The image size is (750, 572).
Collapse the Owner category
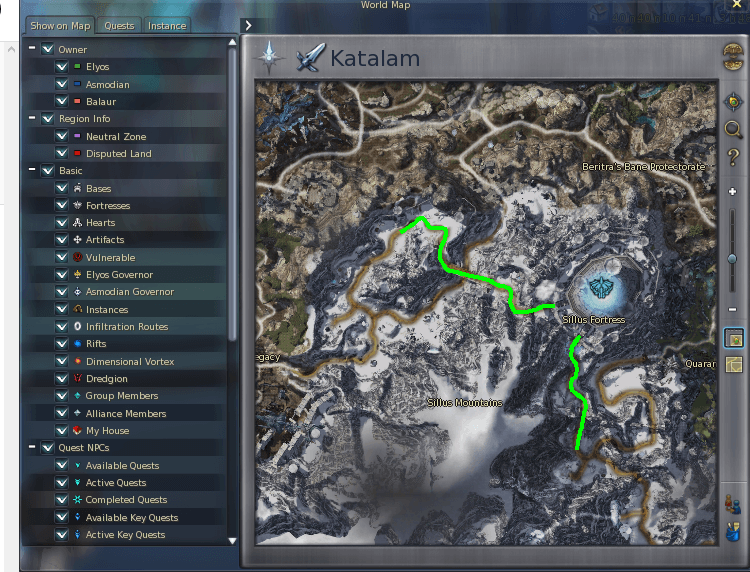(x=33, y=49)
